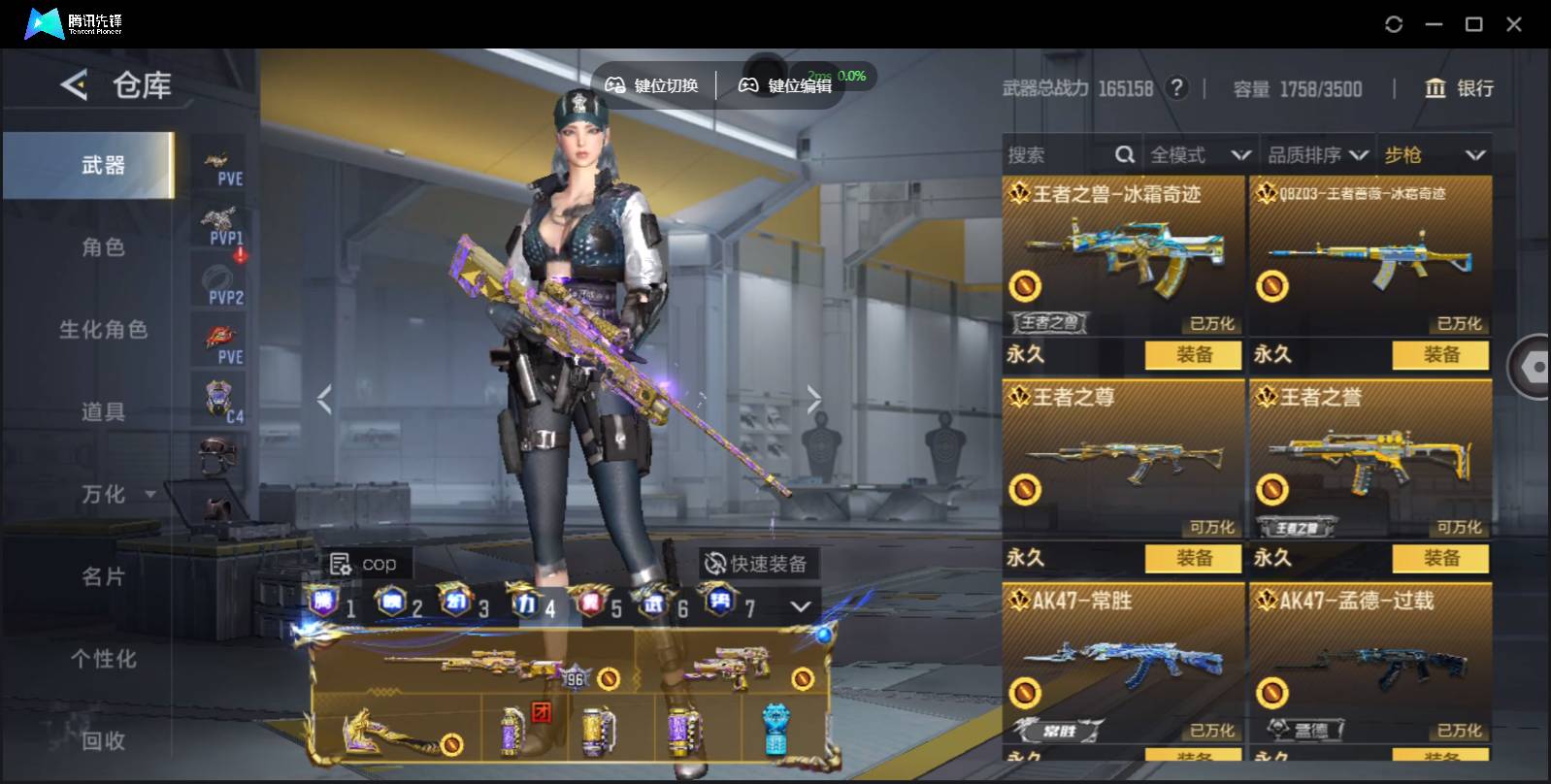Open the 全模式 mode dropdown
The height and width of the screenshot is (784, 1551).
click(1200, 155)
